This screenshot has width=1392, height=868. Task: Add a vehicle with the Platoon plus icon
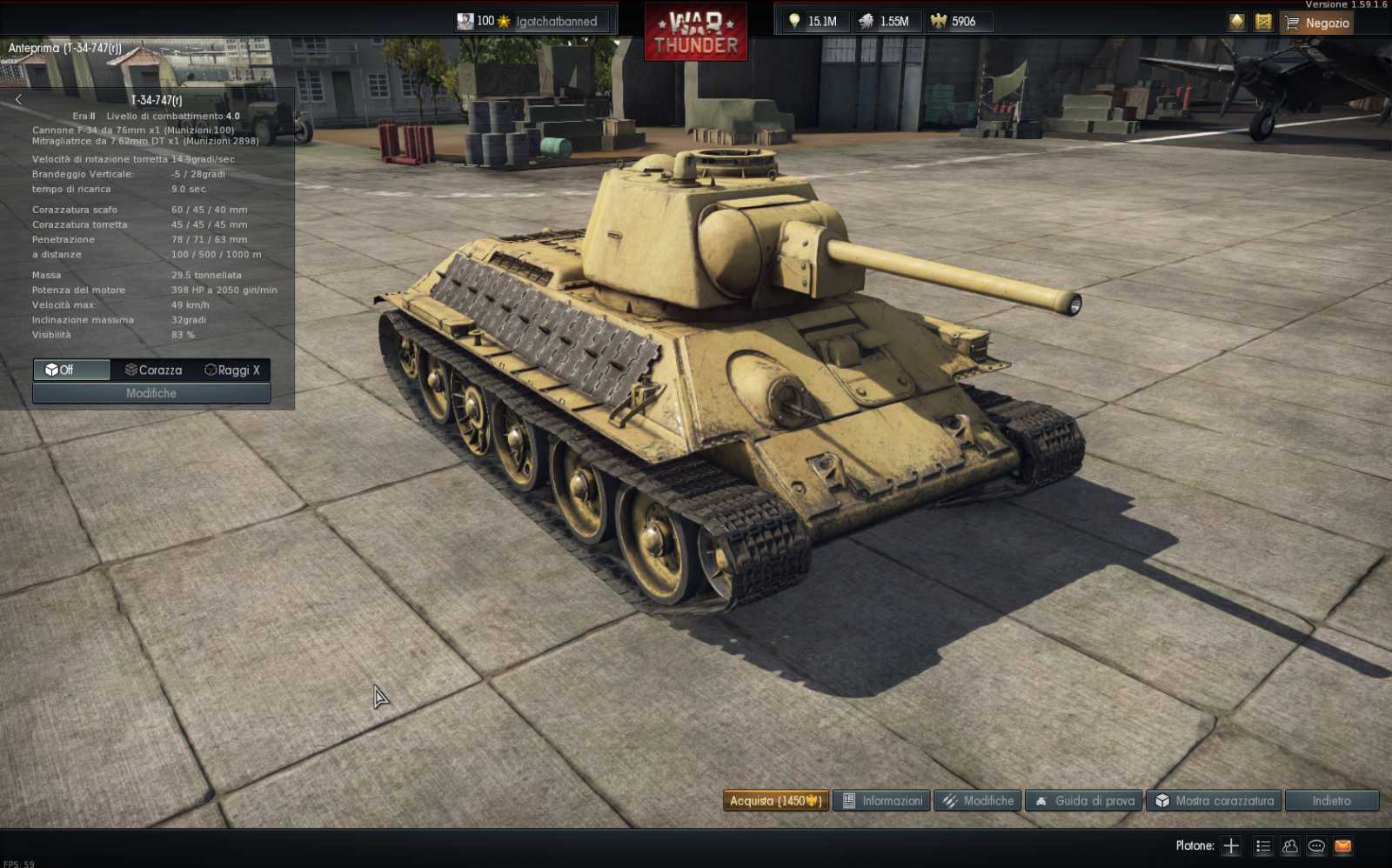(1231, 845)
